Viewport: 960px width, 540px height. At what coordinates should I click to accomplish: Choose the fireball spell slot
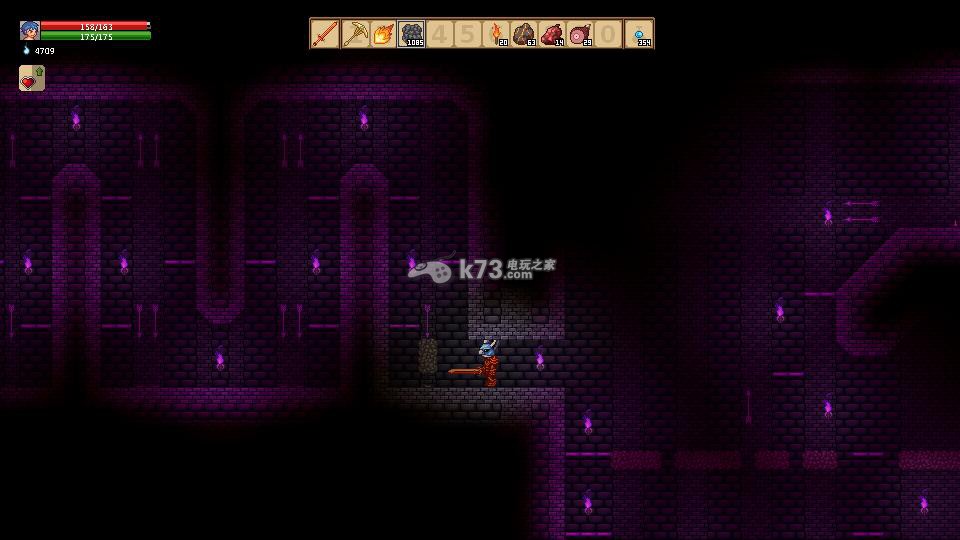tap(382, 34)
